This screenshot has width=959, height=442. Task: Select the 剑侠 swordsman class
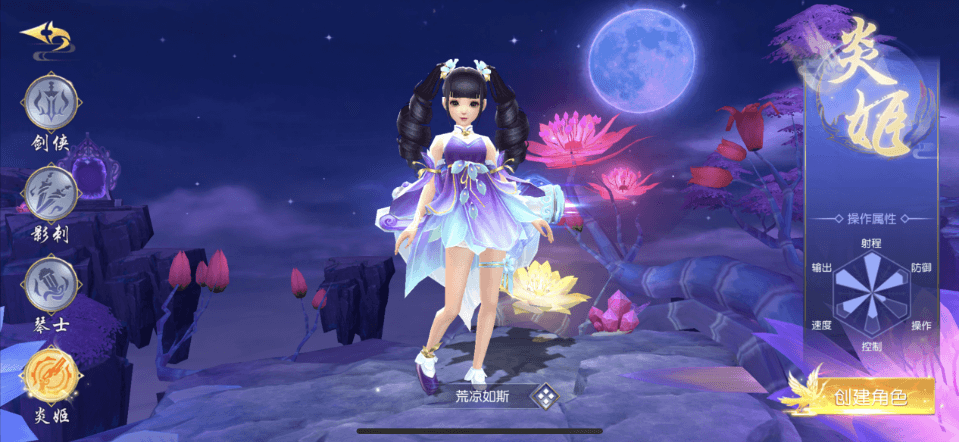(51, 103)
